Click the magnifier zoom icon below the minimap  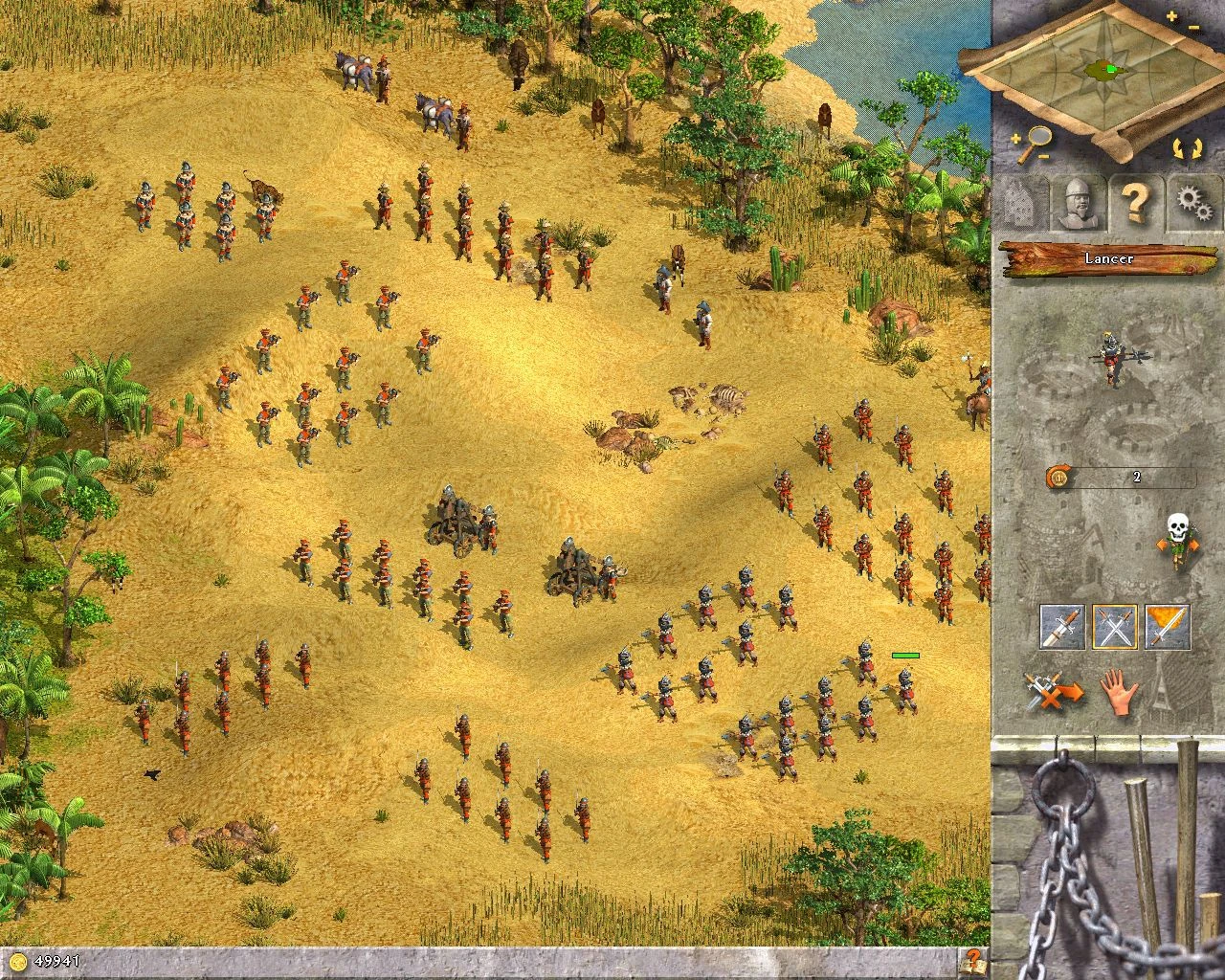[1038, 137]
